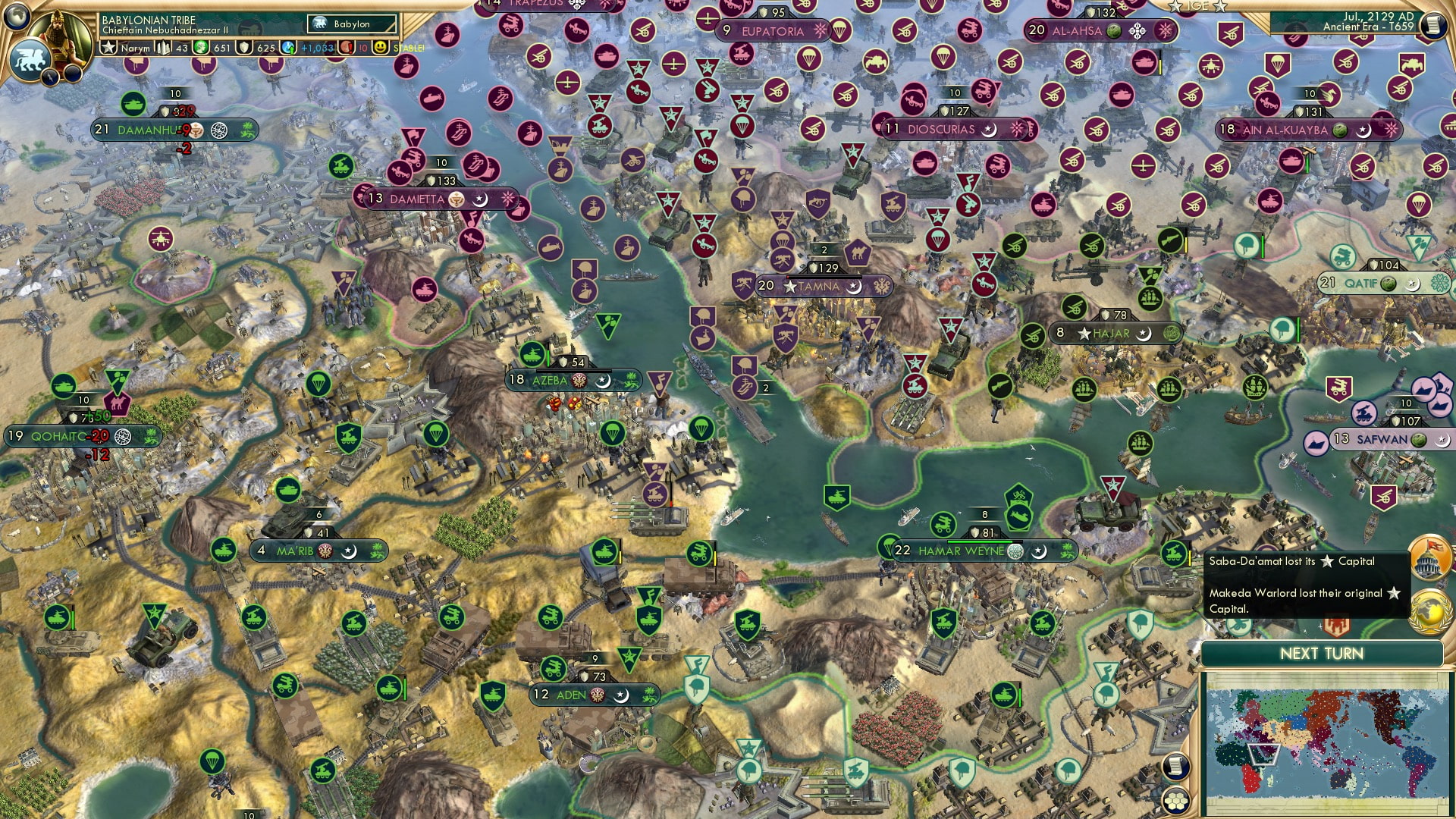Click the red shield notification above Next Turn
1456x819 pixels.
pyautogui.click(x=1335, y=626)
